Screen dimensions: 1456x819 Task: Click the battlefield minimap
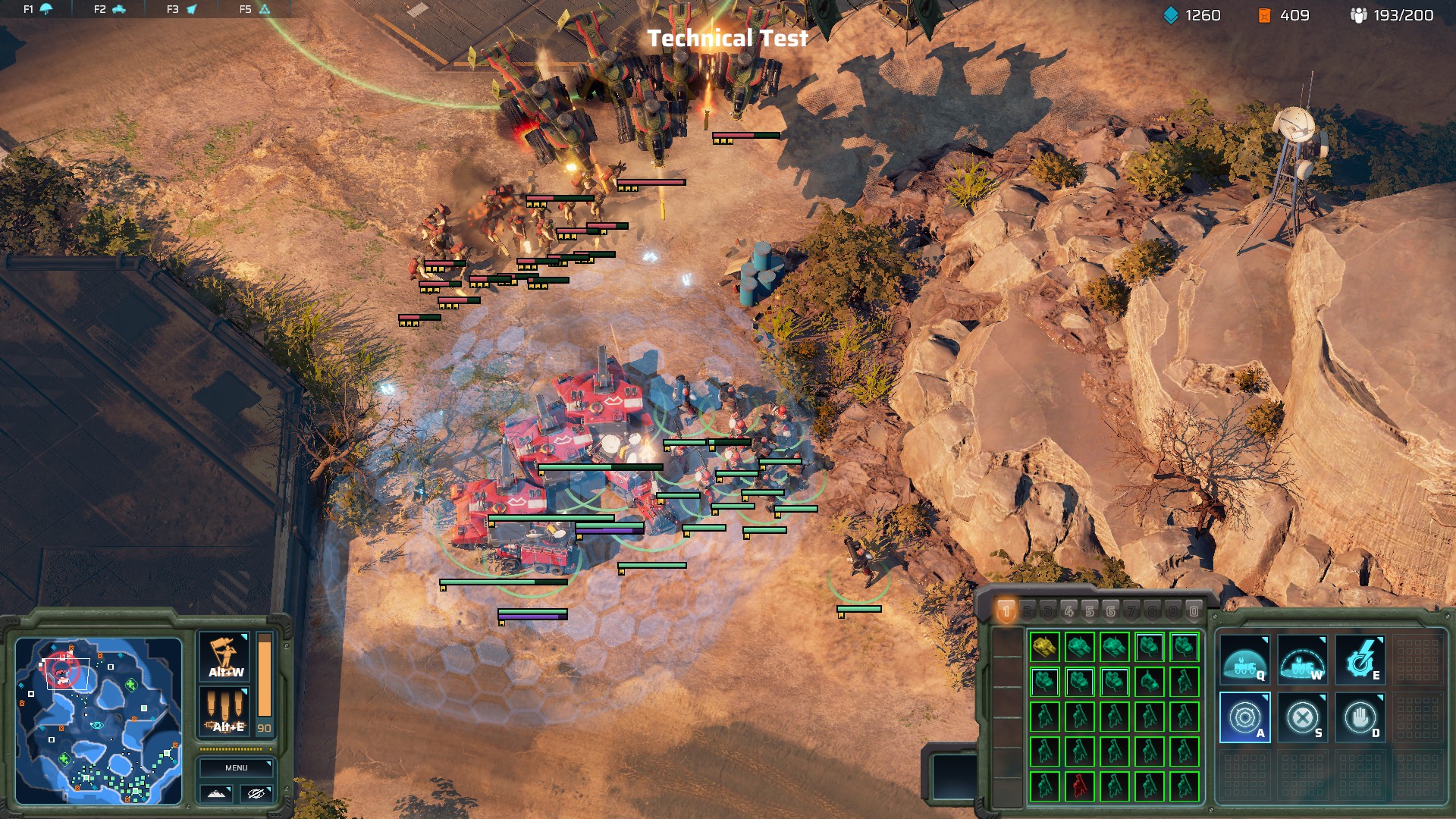click(x=99, y=720)
